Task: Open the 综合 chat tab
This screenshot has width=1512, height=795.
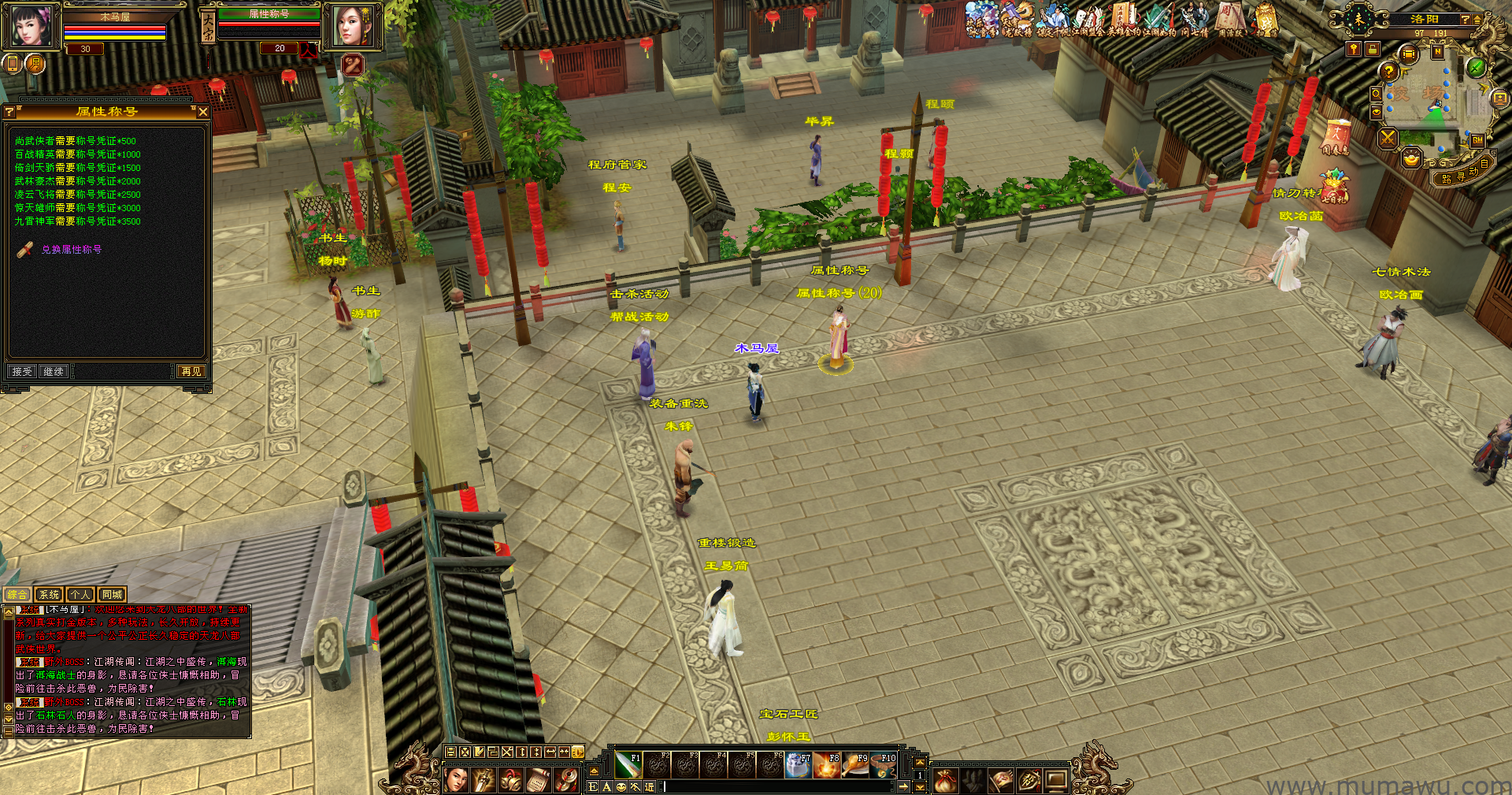Action: tap(17, 595)
